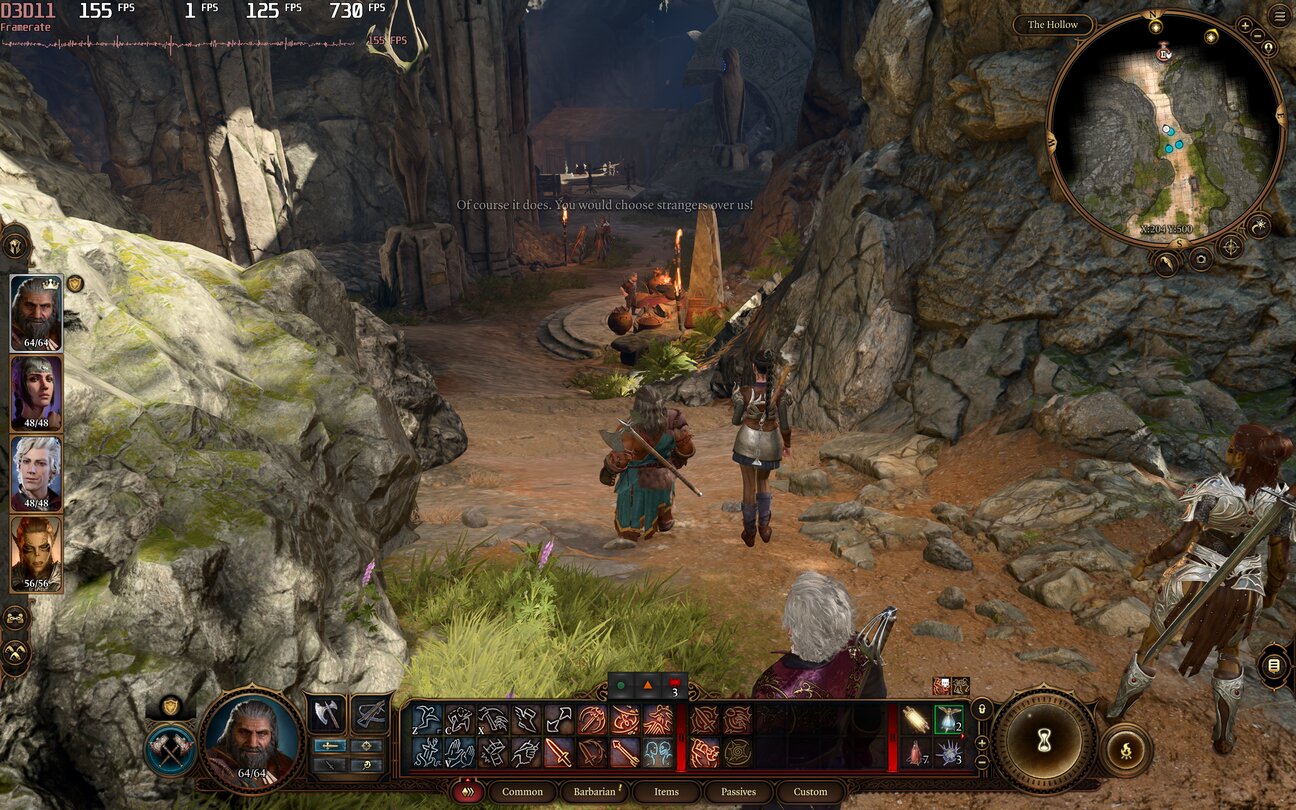The width and height of the screenshot is (1296, 810).
Task: Click the minimap showing The Hollow
Action: click(1165, 128)
